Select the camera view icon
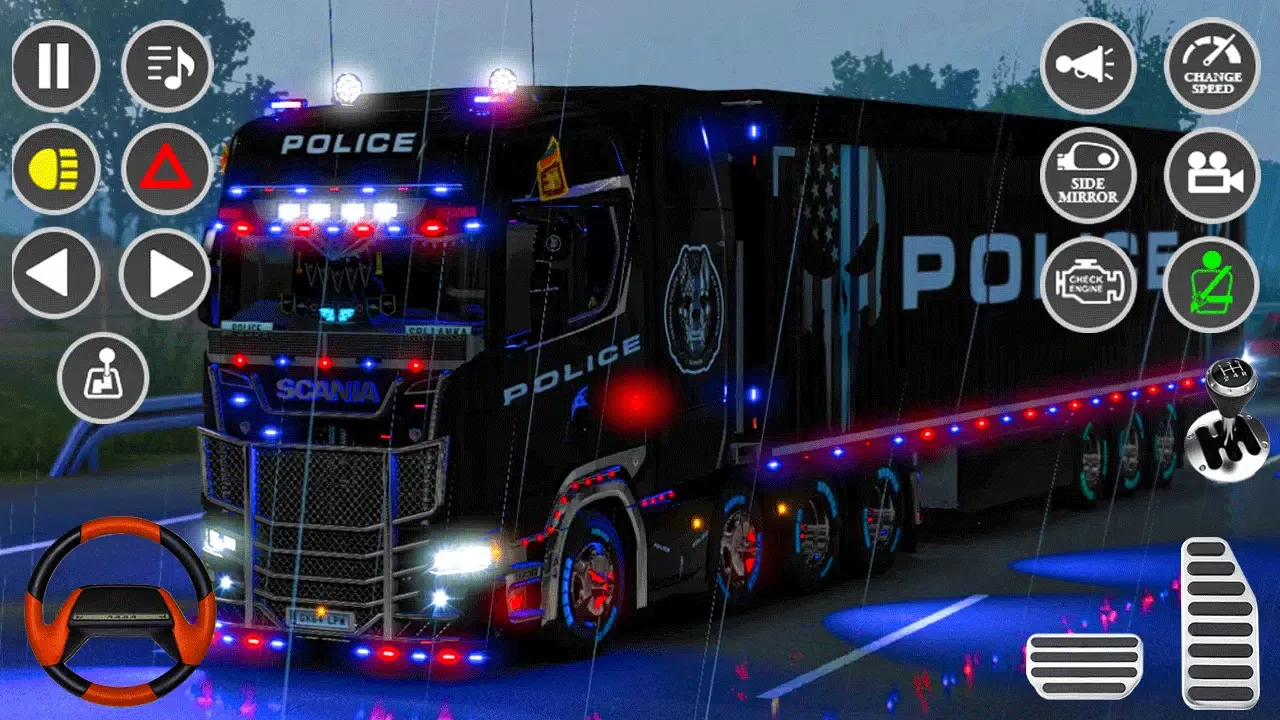Viewport: 1280px width, 720px height. 1211,175
